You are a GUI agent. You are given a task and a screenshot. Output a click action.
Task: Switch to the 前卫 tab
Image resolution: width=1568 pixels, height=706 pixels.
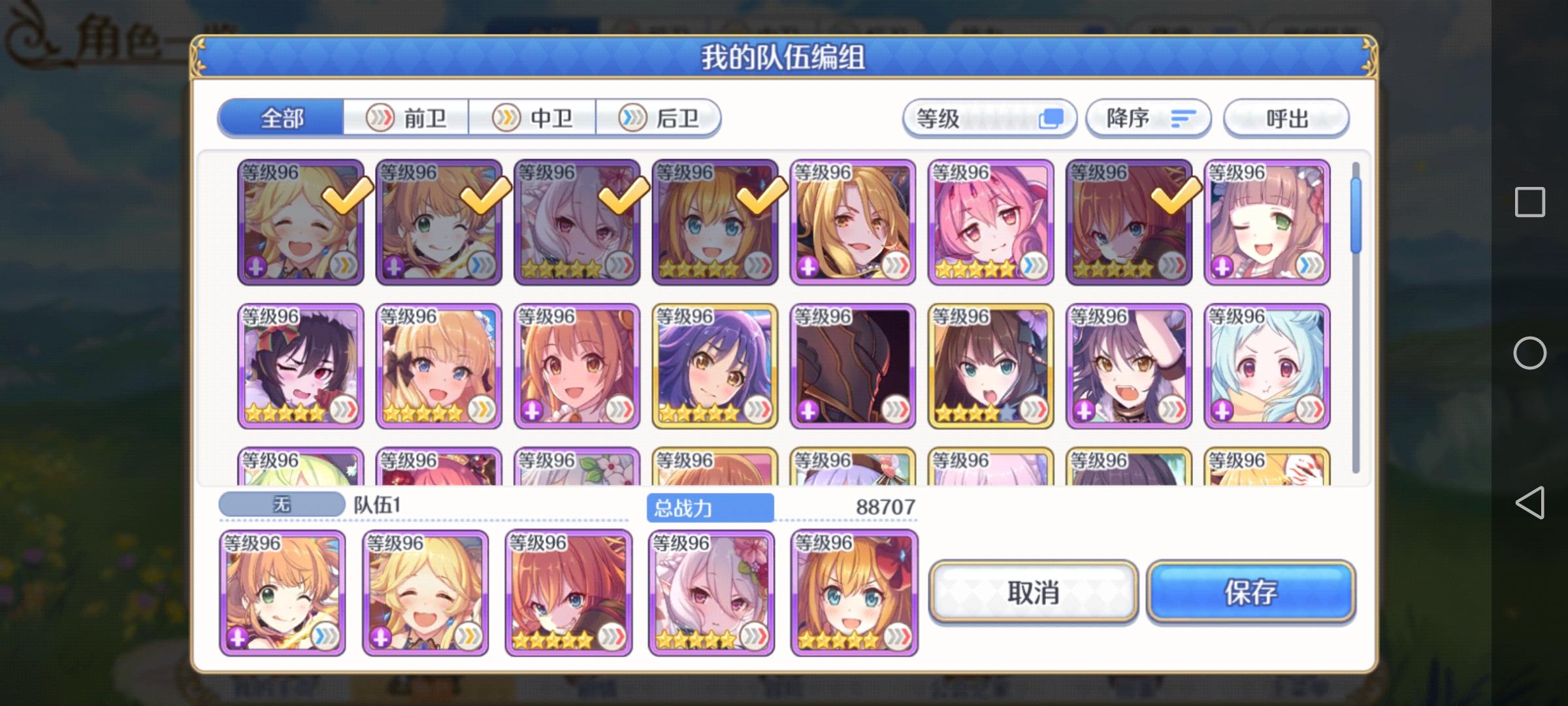click(406, 119)
